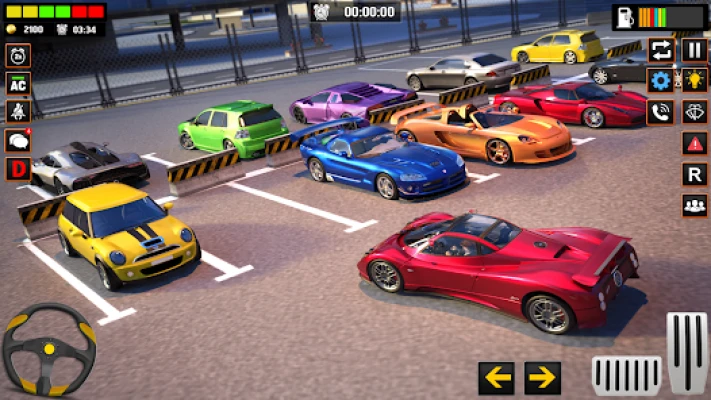Grab the steering wheel control
711x400 pixels.
coord(48,349)
